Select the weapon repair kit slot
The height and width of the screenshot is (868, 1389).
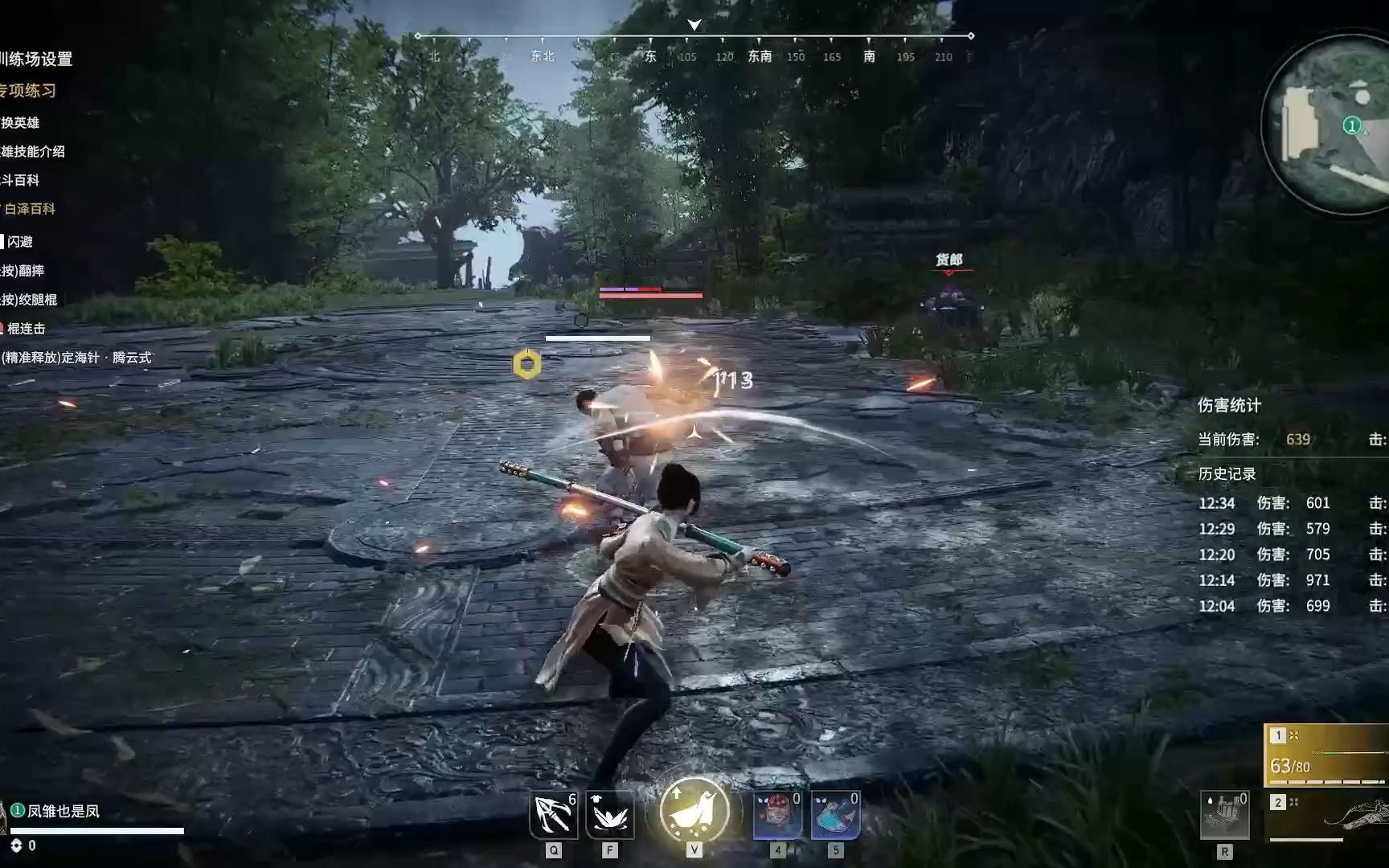click(x=1224, y=815)
